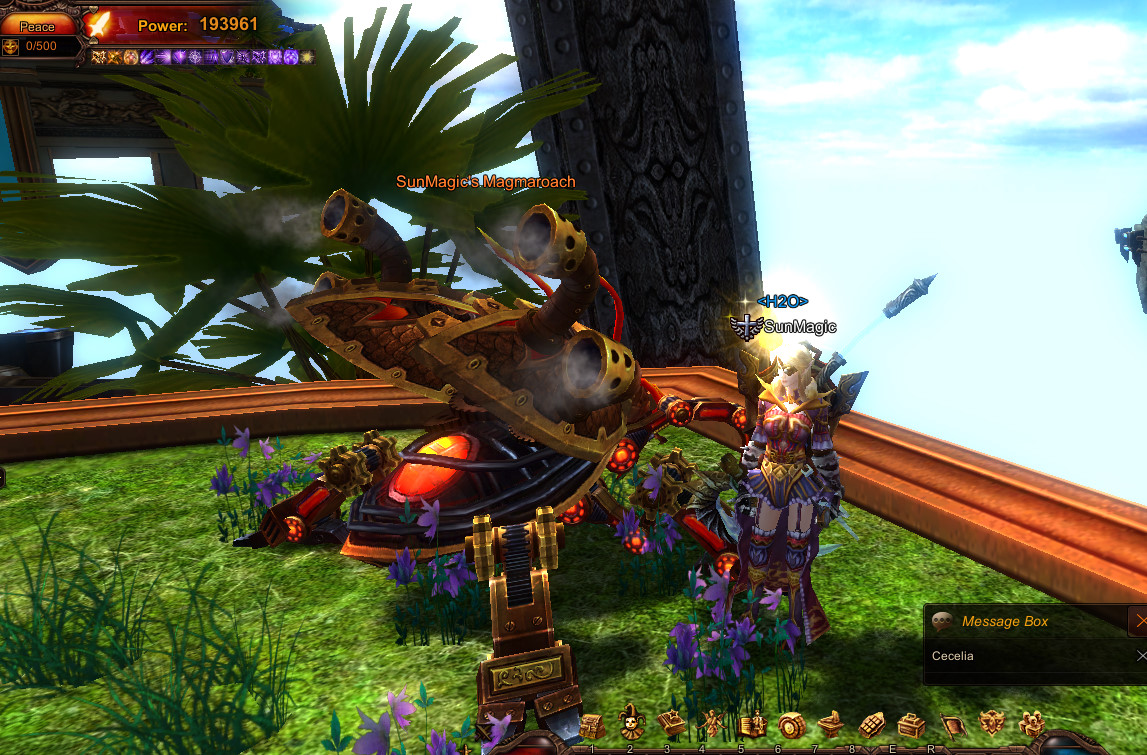The width and height of the screenshot is (1147, 755).
Task: Open the golden mask icon beside 0/500
Action: pos(10,46)
